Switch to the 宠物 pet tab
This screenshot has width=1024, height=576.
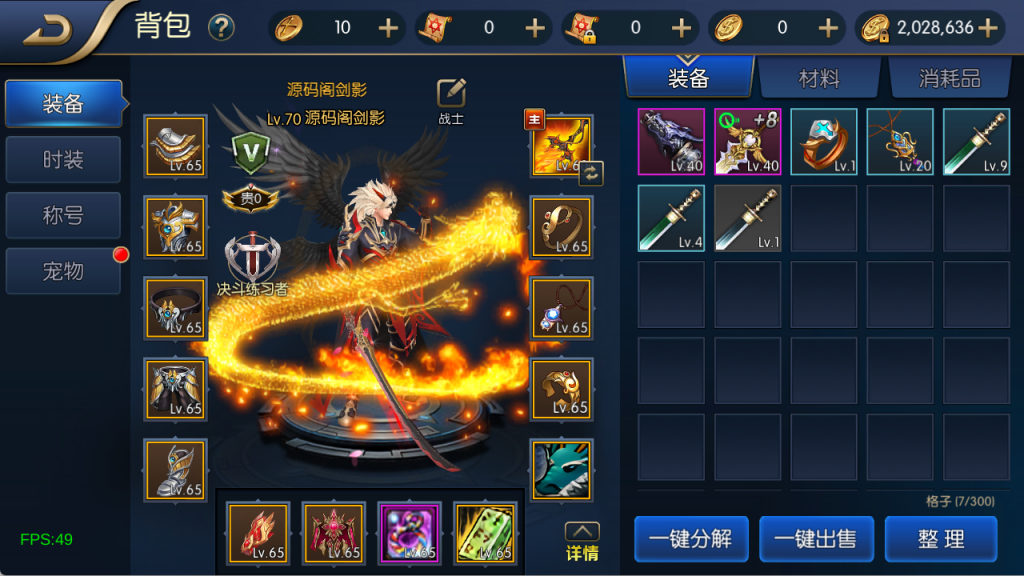[x=63, y=271]
